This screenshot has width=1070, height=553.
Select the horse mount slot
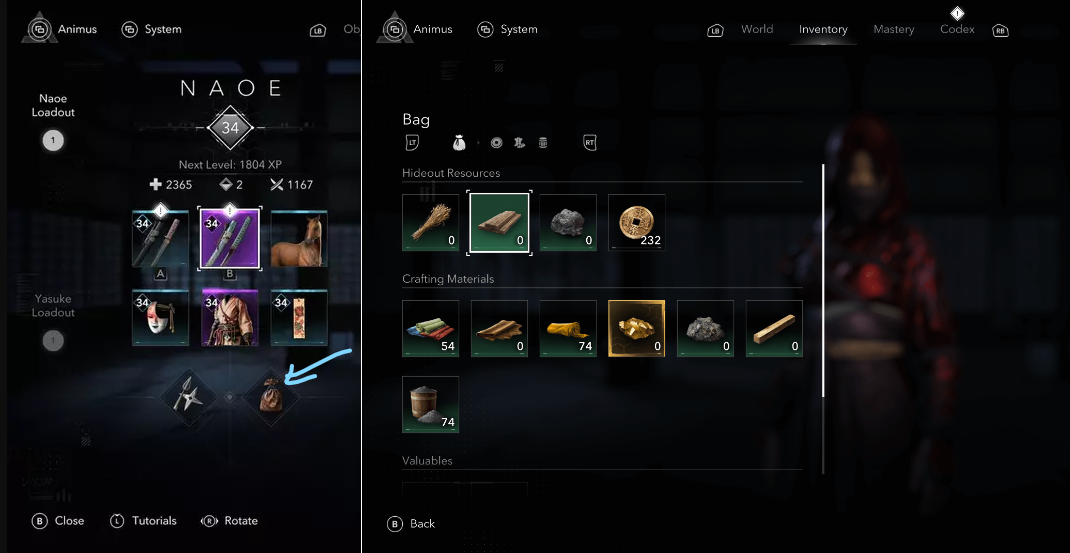point(299,239)
